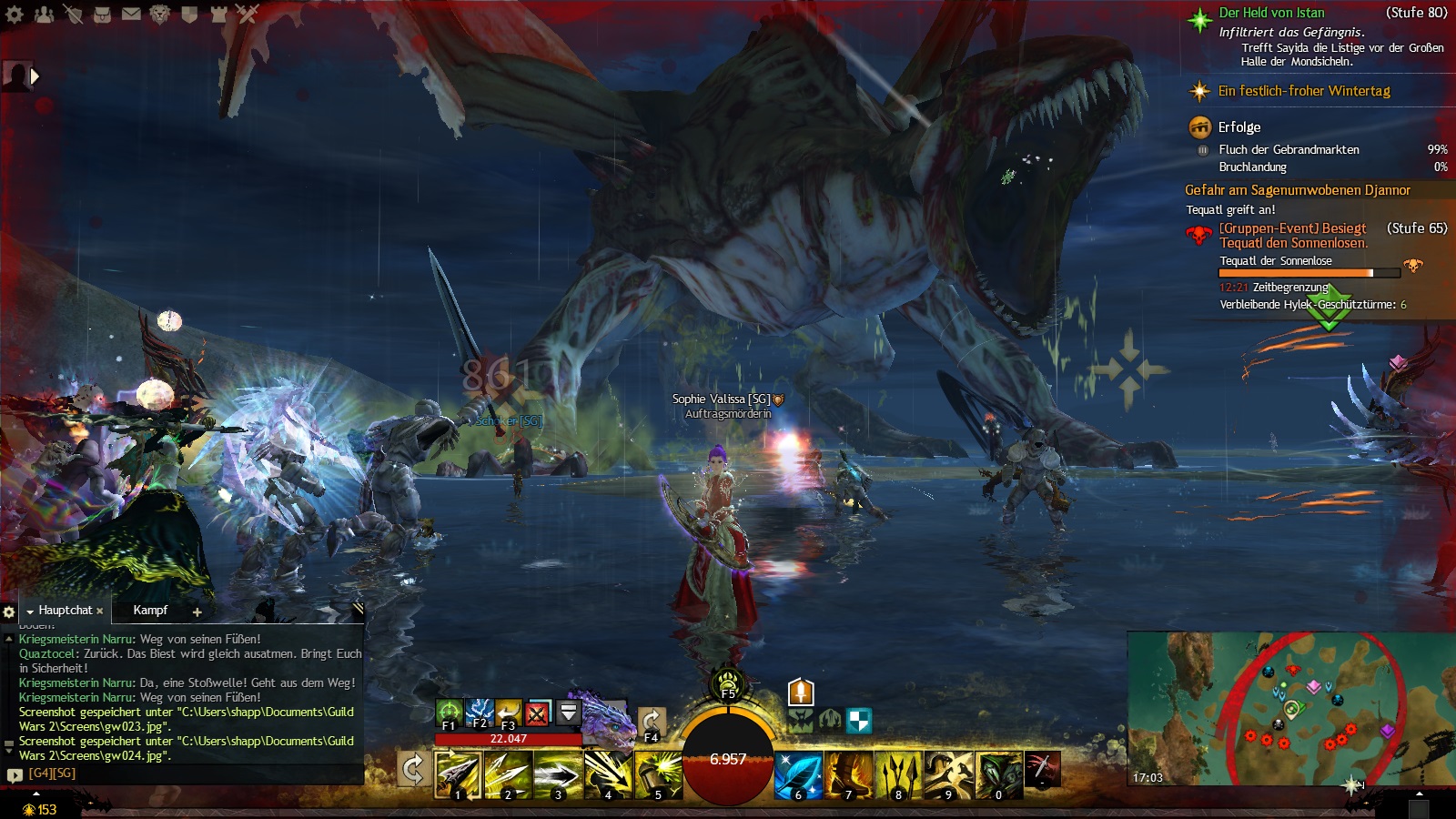Image resolution: width=1456 pixels, height=819 pixels.
Task: Open the inventory bag icon
Action: [102, 14]
